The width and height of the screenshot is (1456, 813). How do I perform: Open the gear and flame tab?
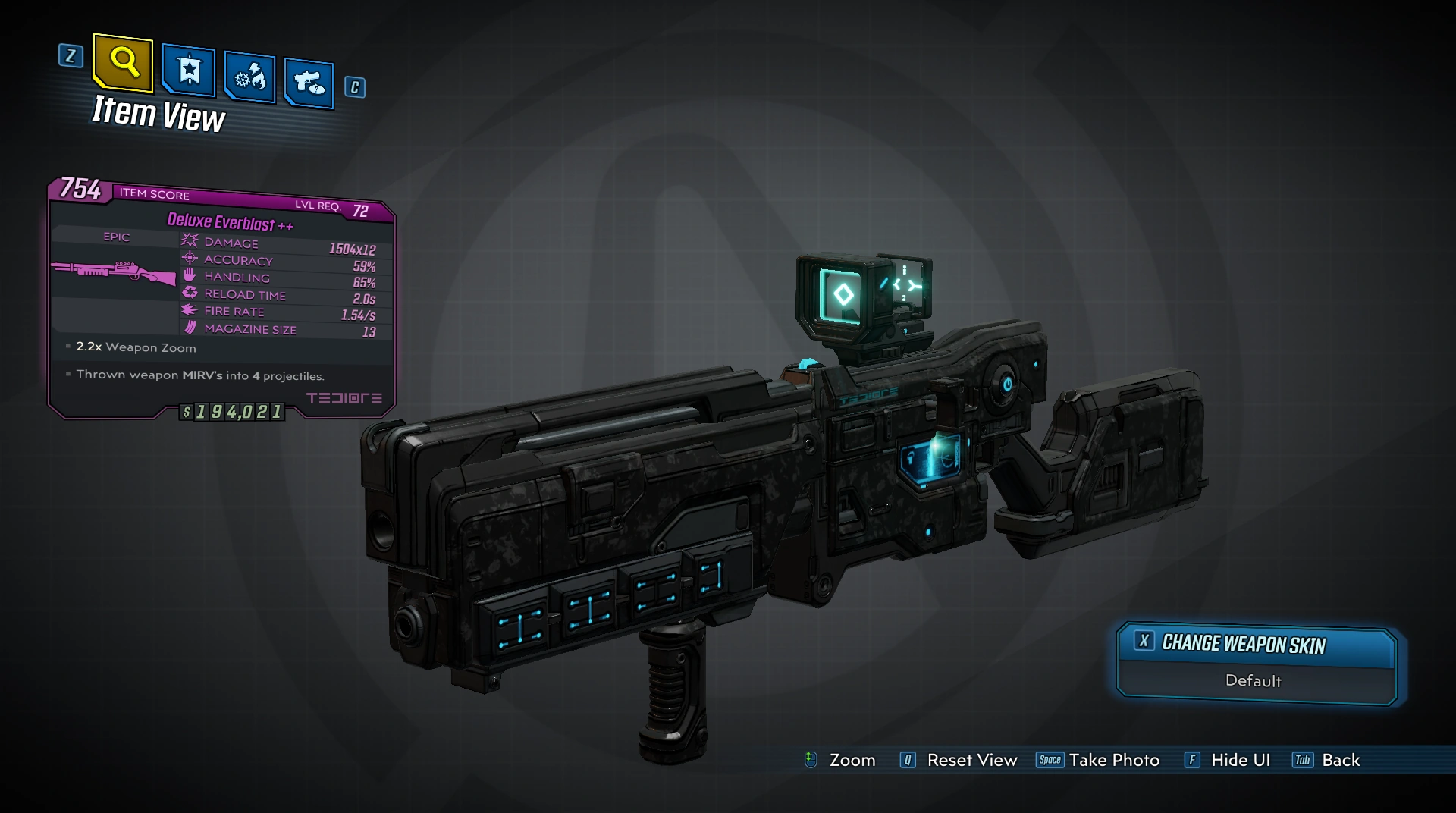[x=250, y=77]
